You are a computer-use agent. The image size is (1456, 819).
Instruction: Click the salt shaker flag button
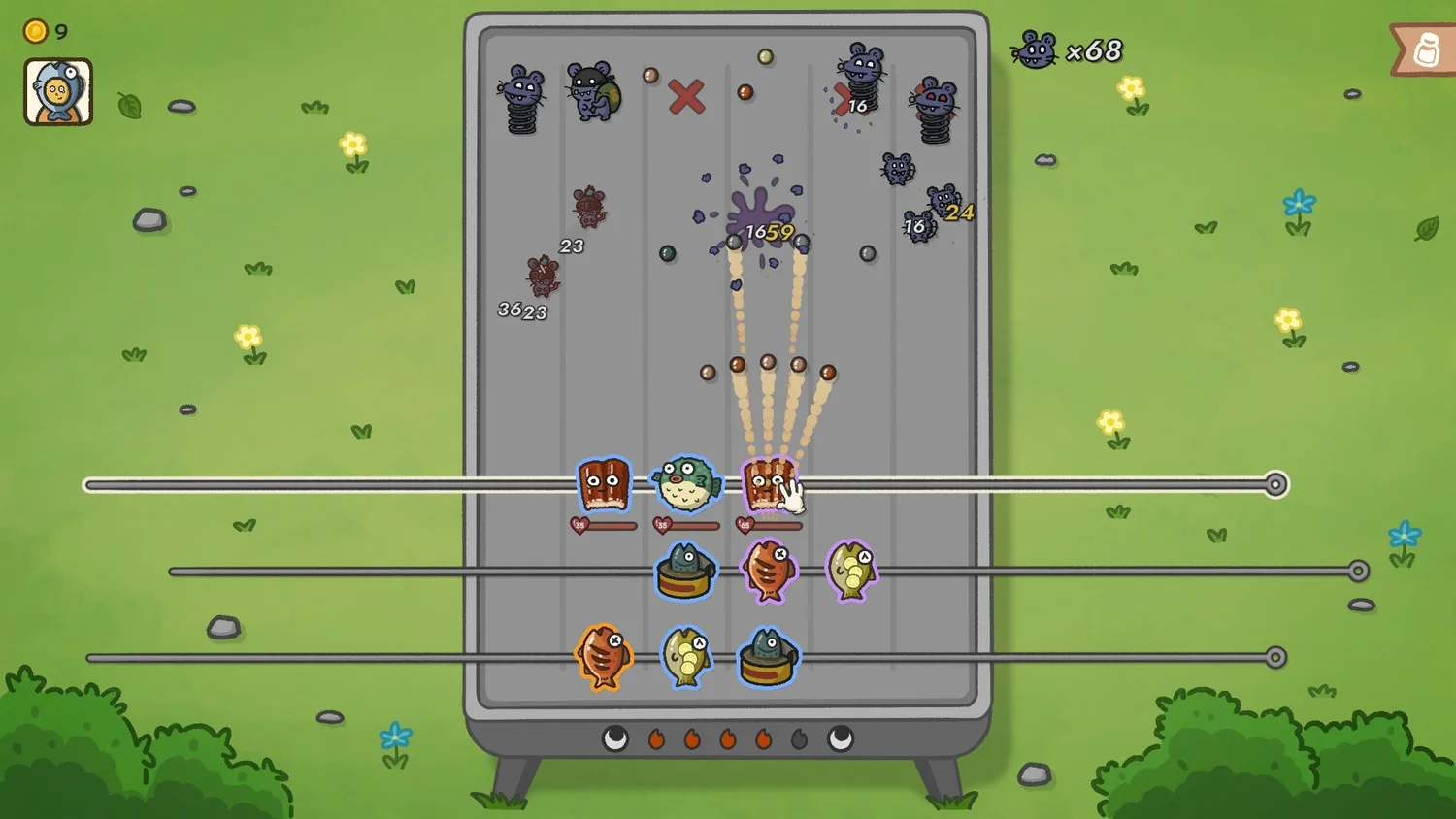coord(1425,49)
